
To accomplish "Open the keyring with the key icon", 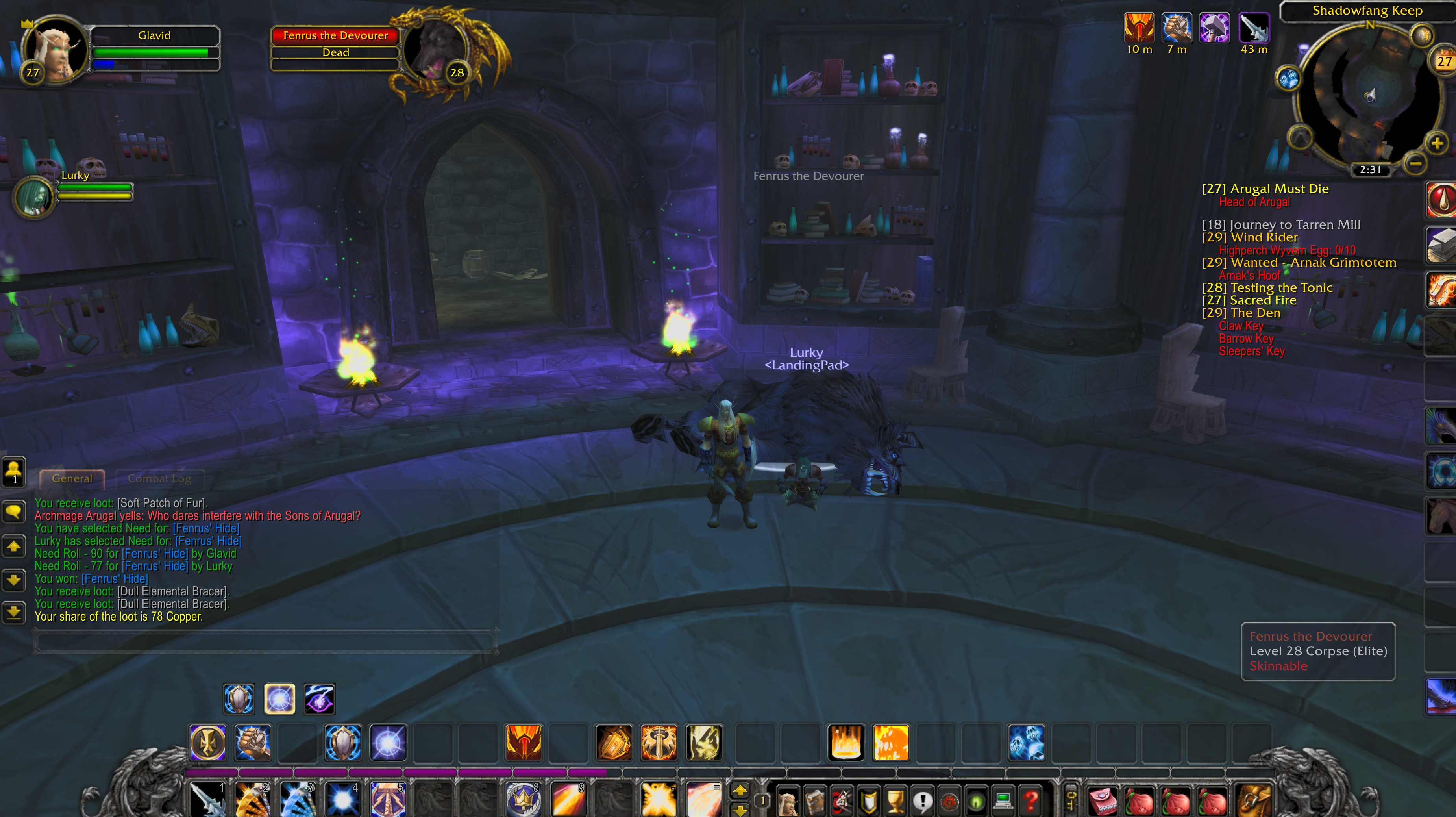I will coord(1070,798).
